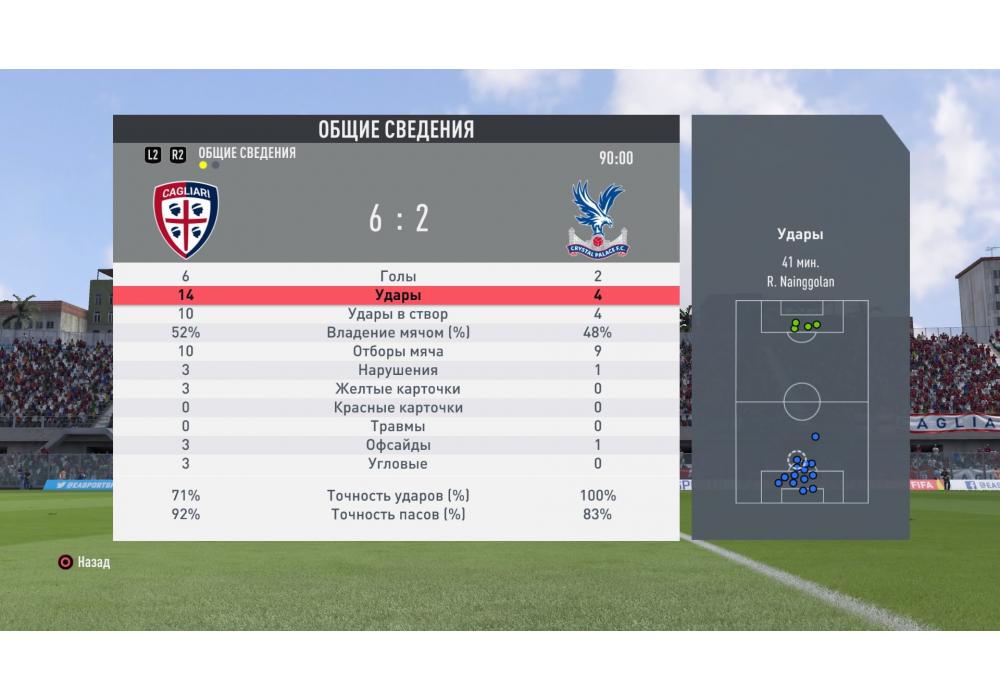Choose the Желтые карточки row
The height and width of the screenshot is (700, 1000).
click(x=397, y=389)
